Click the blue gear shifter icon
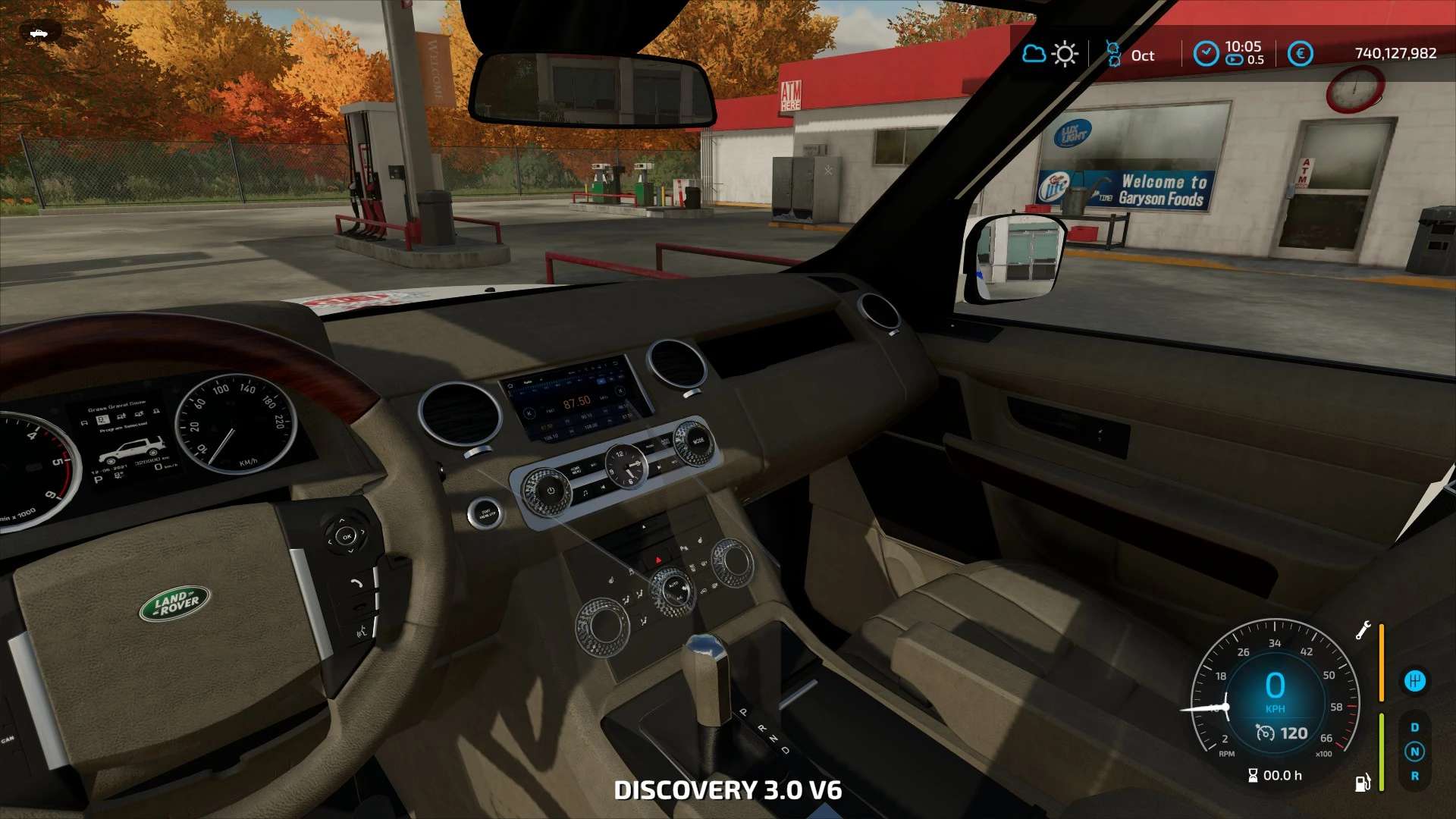The image size is (1456, 819). coord(1414,681)
